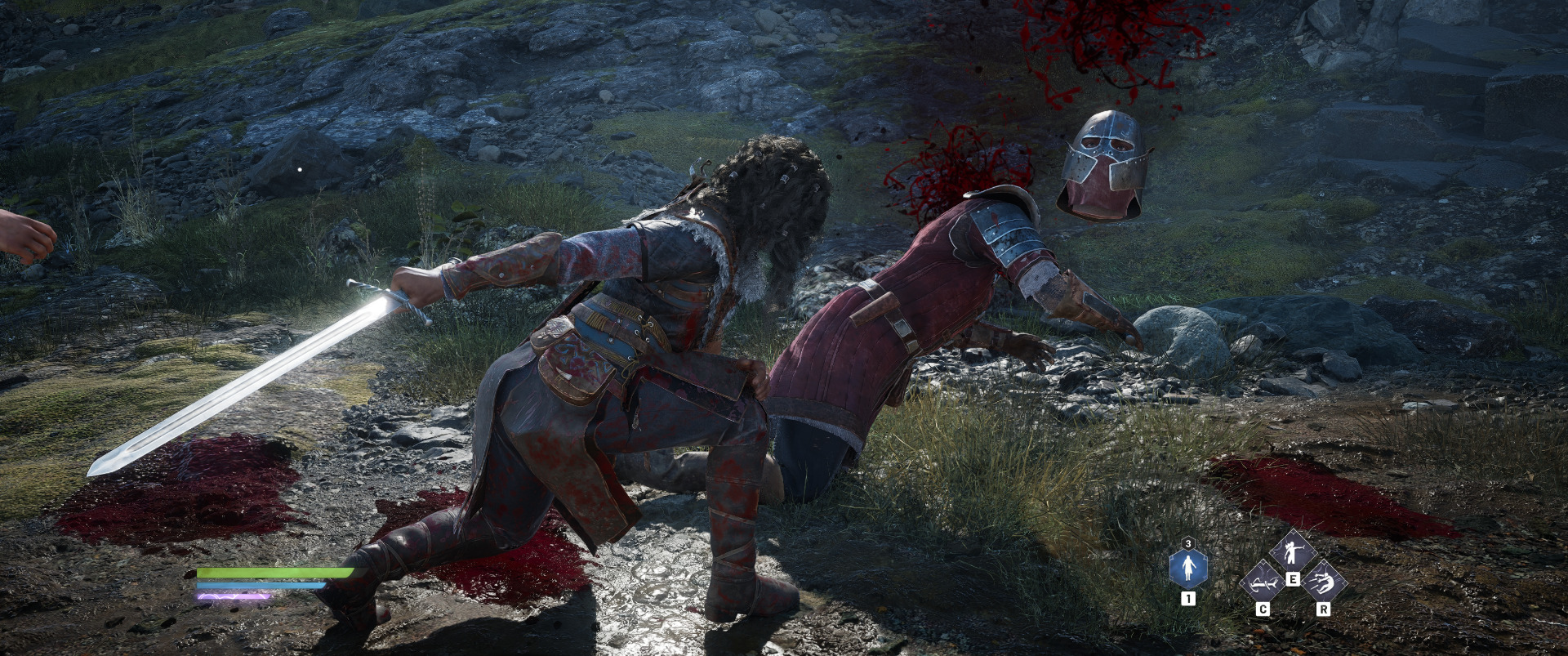The width and height of the screenshot is (1568, 656).
Task: Trigger the leaping dagger-throw ability
Action: [1322, 583]
